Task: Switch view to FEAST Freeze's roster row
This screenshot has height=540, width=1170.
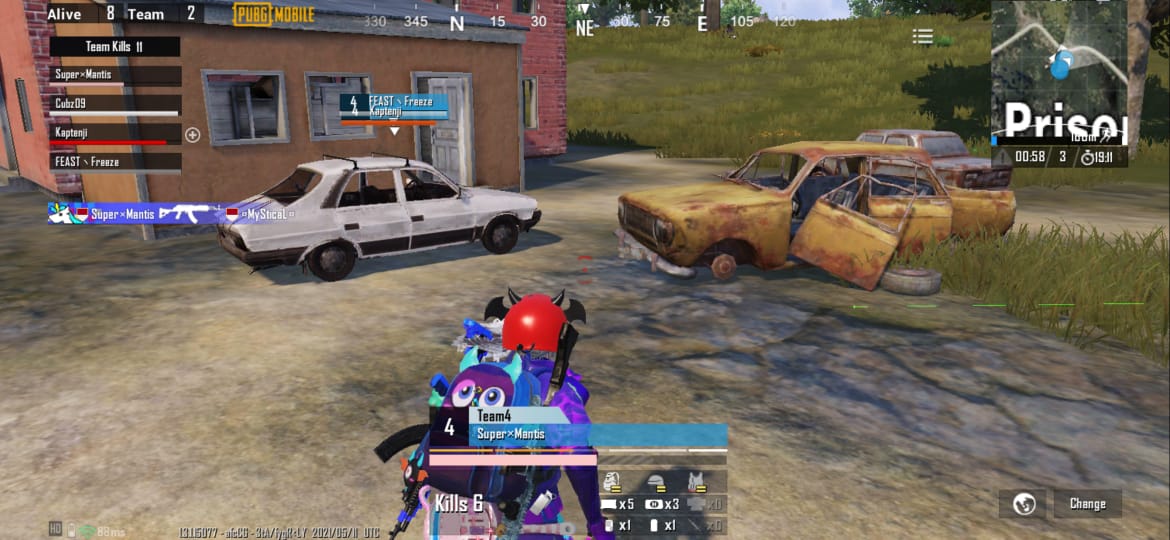Action: [x=115, y=162]
